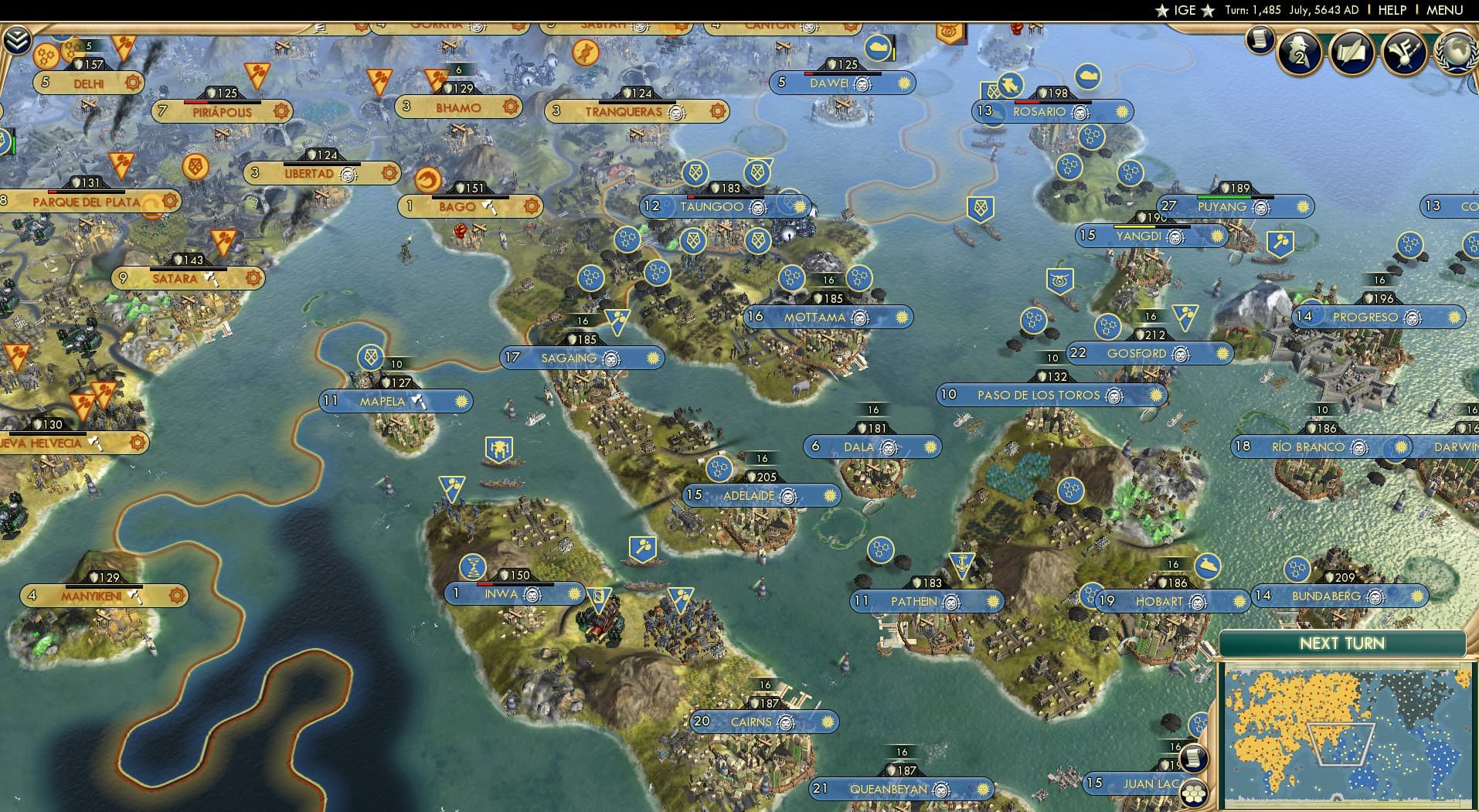Viewport: 1479px width, 812px height.
Task: Click the production gear on Delhi's city banner
Action: pos(133,83)
